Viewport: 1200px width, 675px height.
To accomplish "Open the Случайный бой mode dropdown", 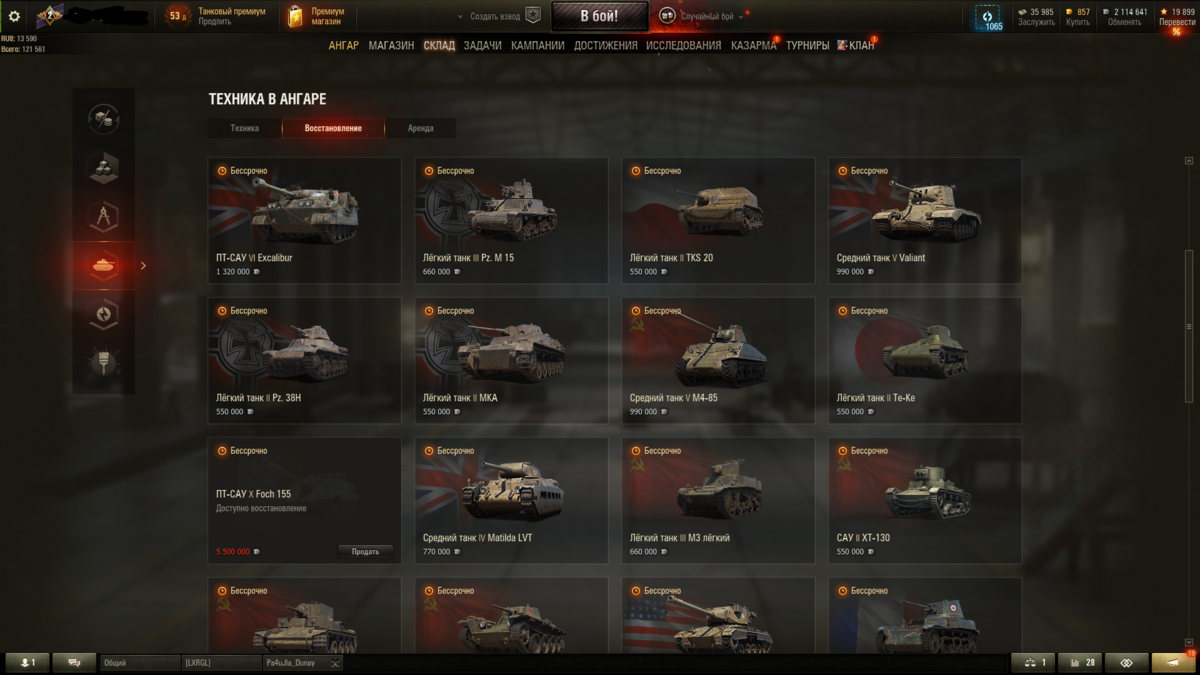I will pos(704,16).
